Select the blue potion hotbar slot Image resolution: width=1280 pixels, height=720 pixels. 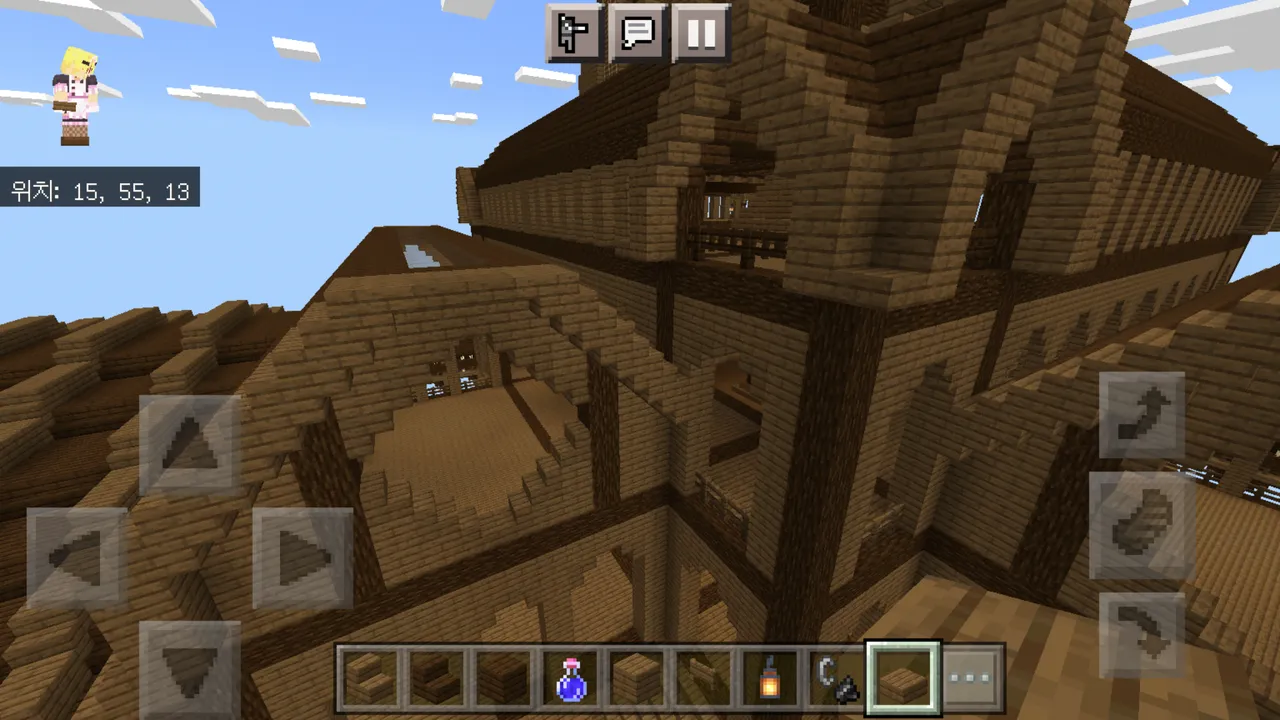[x=571, y=678]
